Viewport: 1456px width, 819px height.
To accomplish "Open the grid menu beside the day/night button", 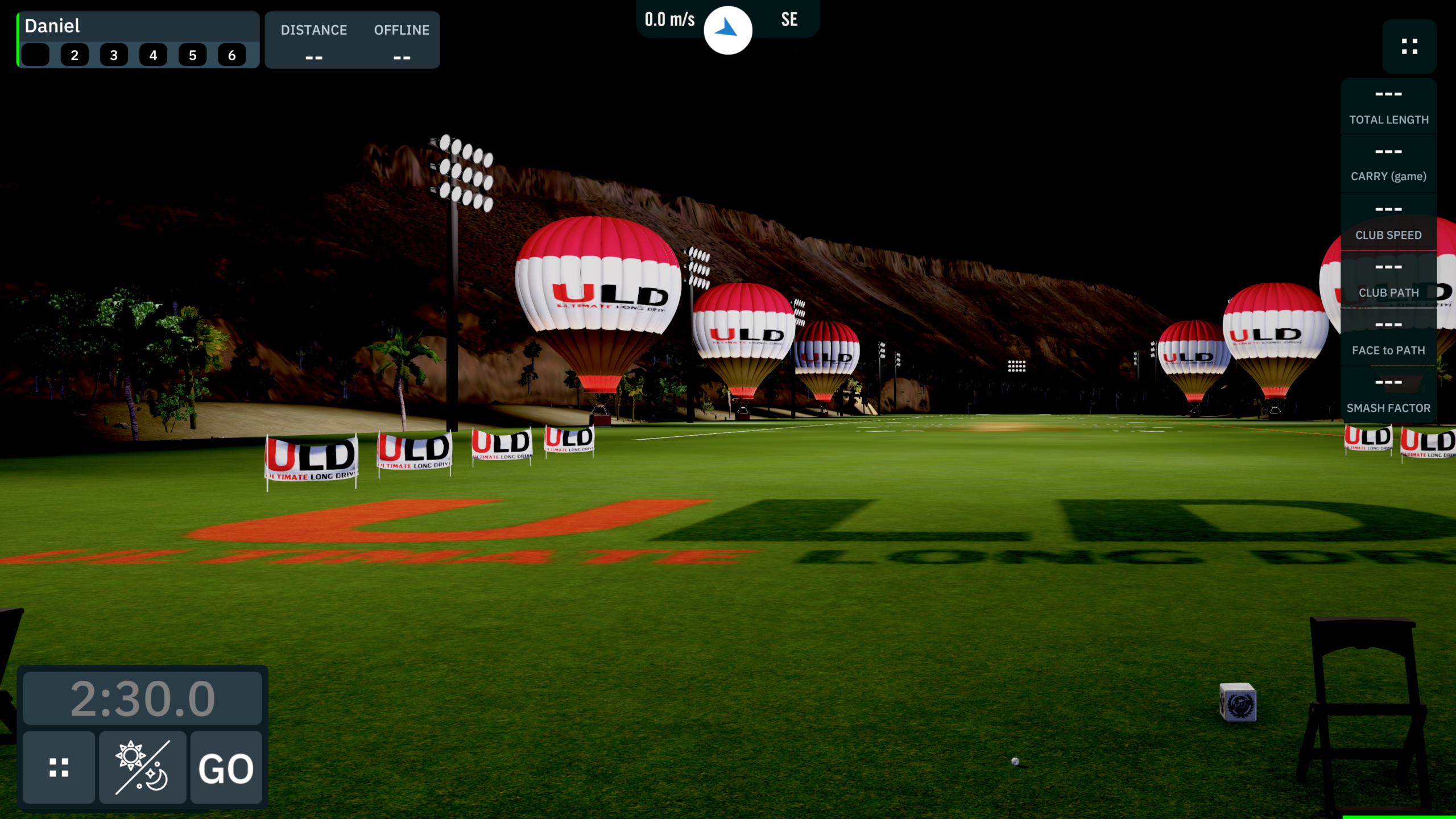I will click(x=59, y=768).
